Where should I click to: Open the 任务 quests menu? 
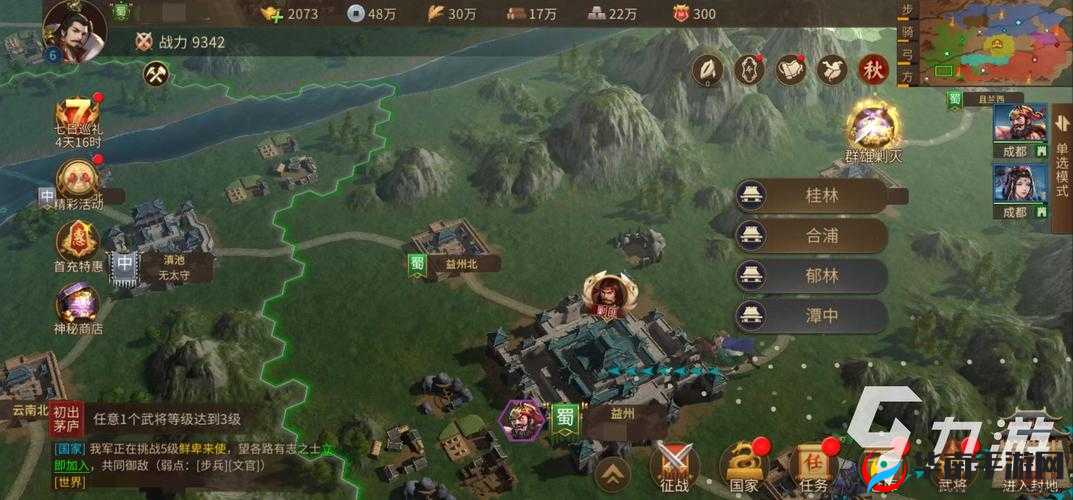point(812,466)
